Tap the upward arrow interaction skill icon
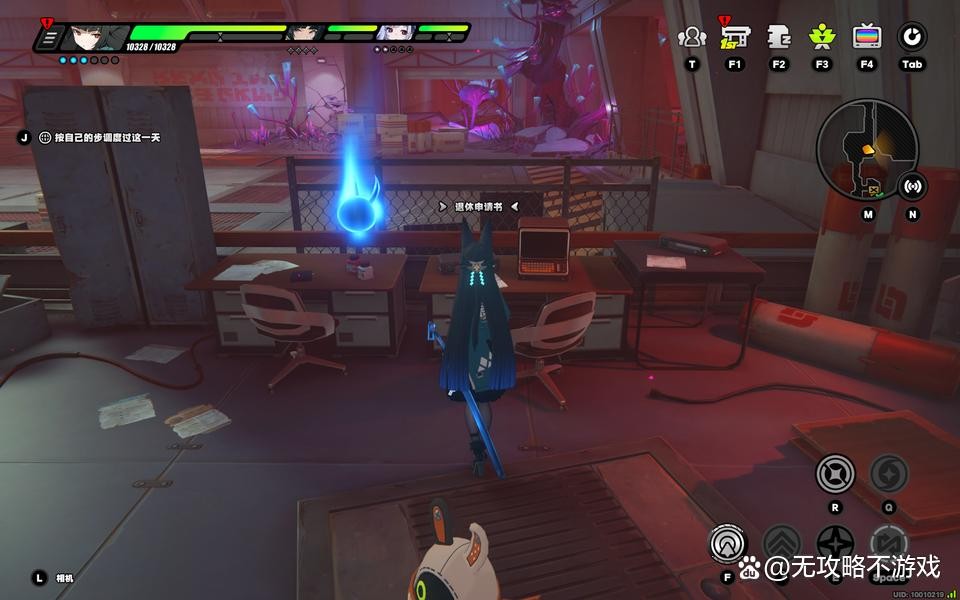This screenshot has height=600, width=960. click(729, 544)
